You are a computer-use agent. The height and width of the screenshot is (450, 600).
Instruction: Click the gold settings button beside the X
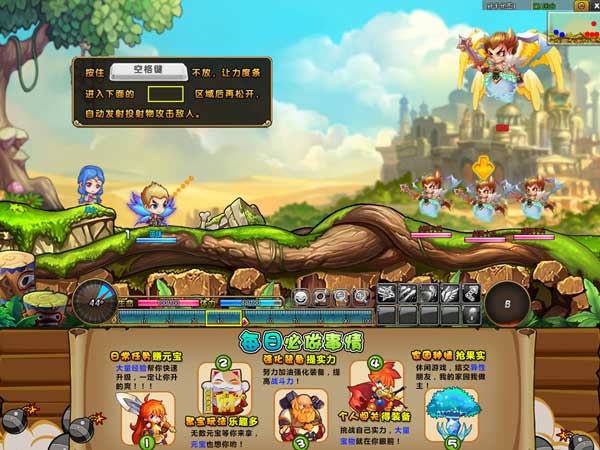point(582,5)
